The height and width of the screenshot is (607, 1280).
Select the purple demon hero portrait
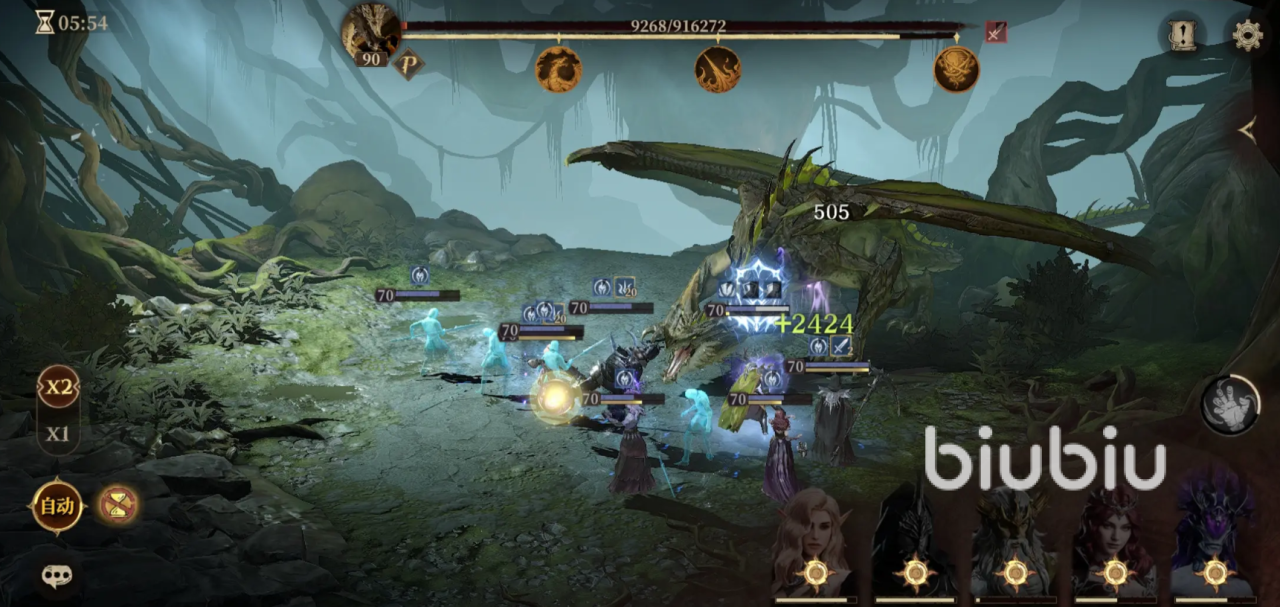[x=1214, y=545]
